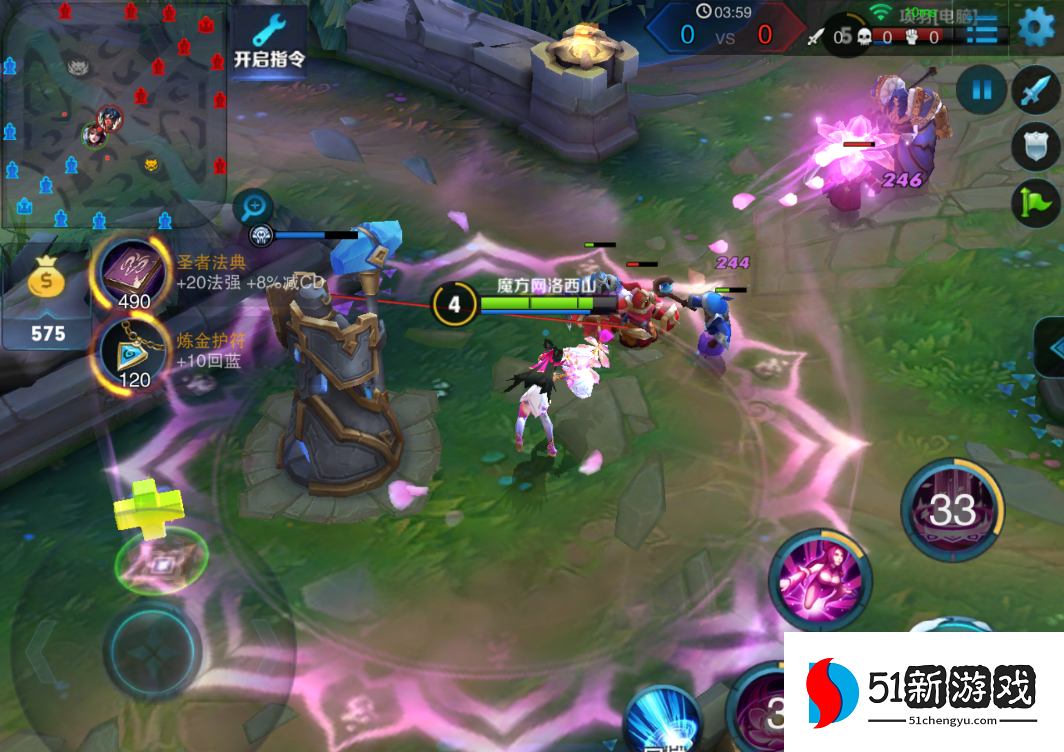Tap the virtual joystick center

[x=153, y=650]
